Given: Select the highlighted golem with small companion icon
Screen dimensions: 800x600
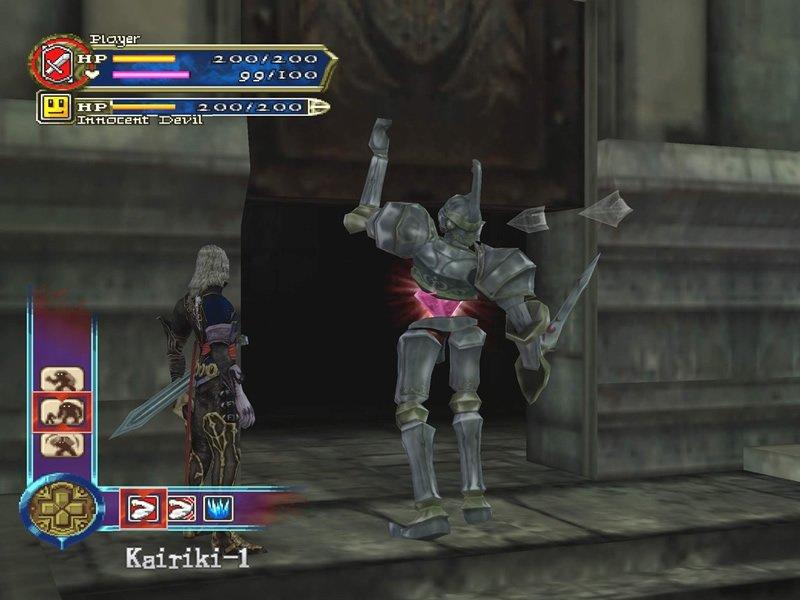Looking at the screenshot, I should pos(61,411).
